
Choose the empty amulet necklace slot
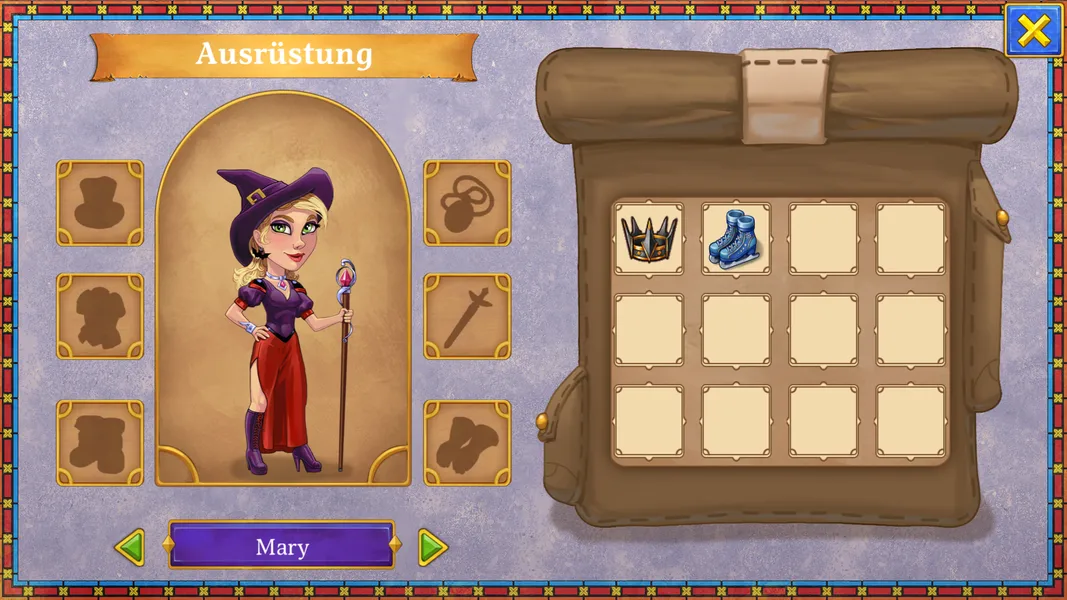point(467,203)
